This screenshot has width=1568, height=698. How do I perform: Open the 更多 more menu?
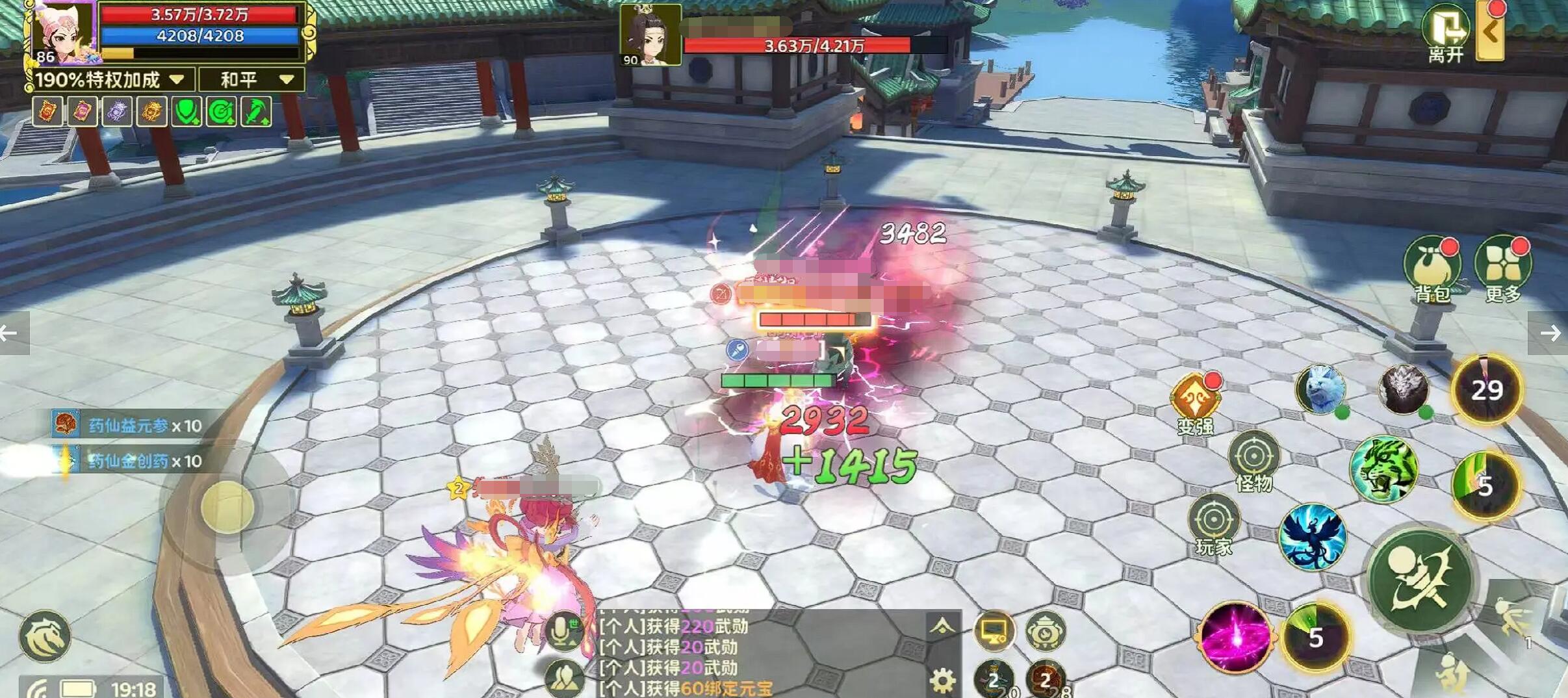click(x=1503, y=268)
